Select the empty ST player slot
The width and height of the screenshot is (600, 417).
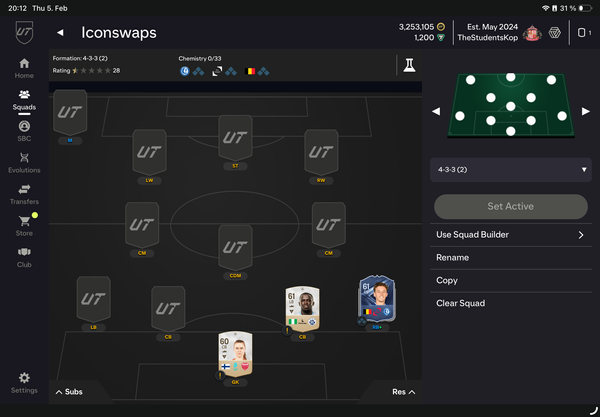pos(235,140)
